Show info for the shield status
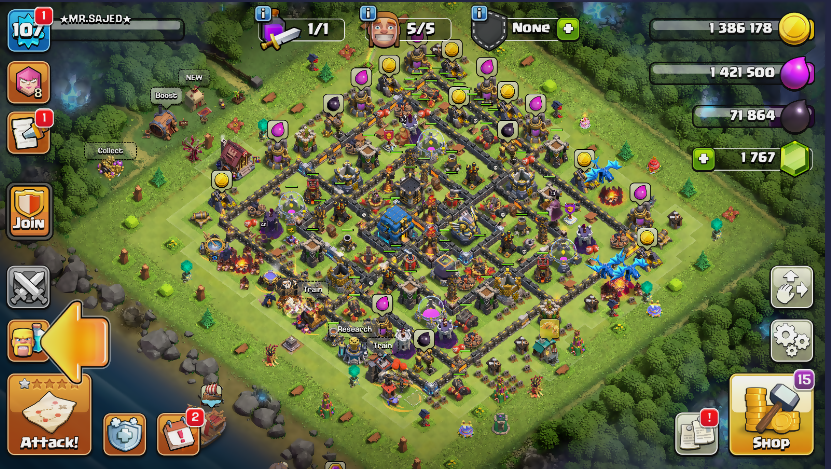The height and width of the screenshot is (469, 831). (479, 13)
